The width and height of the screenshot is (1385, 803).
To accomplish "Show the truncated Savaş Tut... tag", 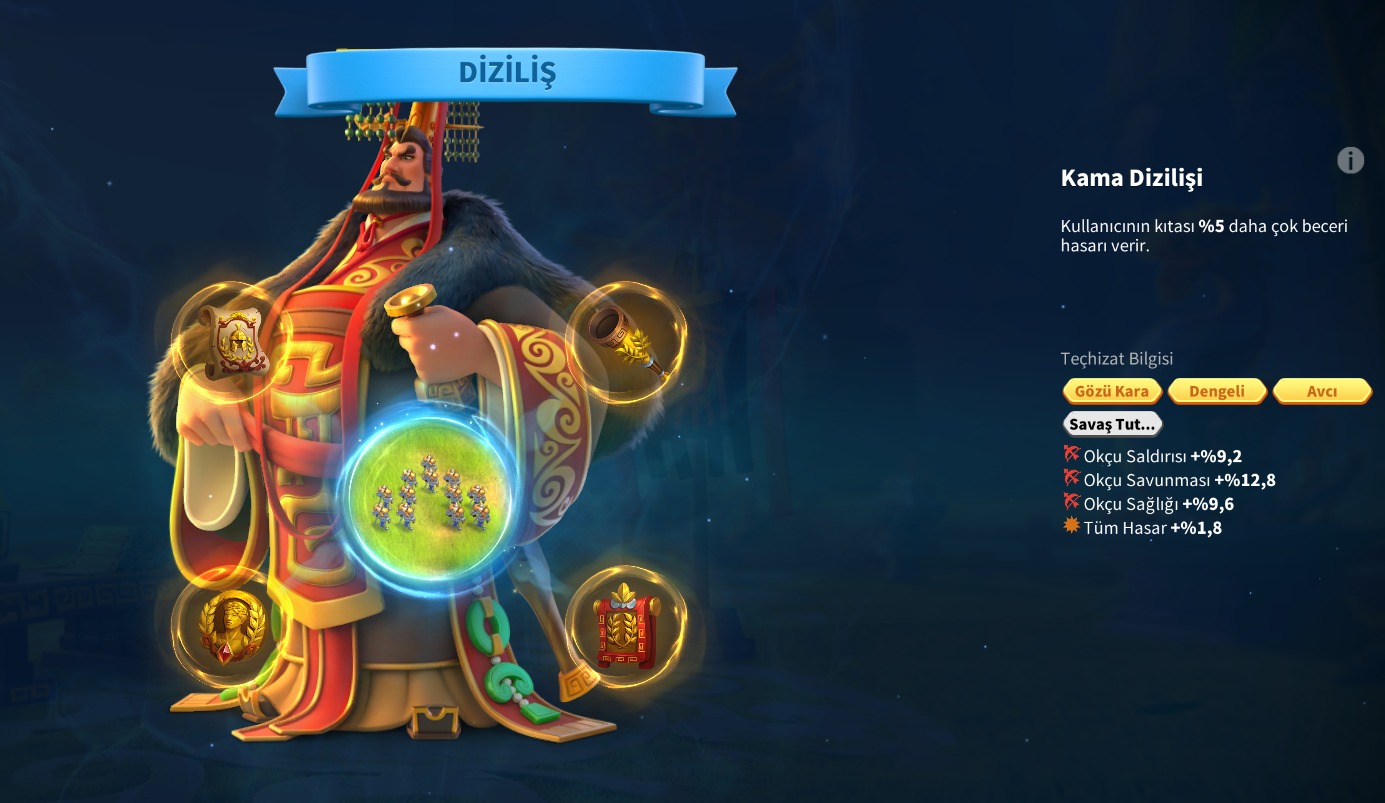I will 1112,424.
